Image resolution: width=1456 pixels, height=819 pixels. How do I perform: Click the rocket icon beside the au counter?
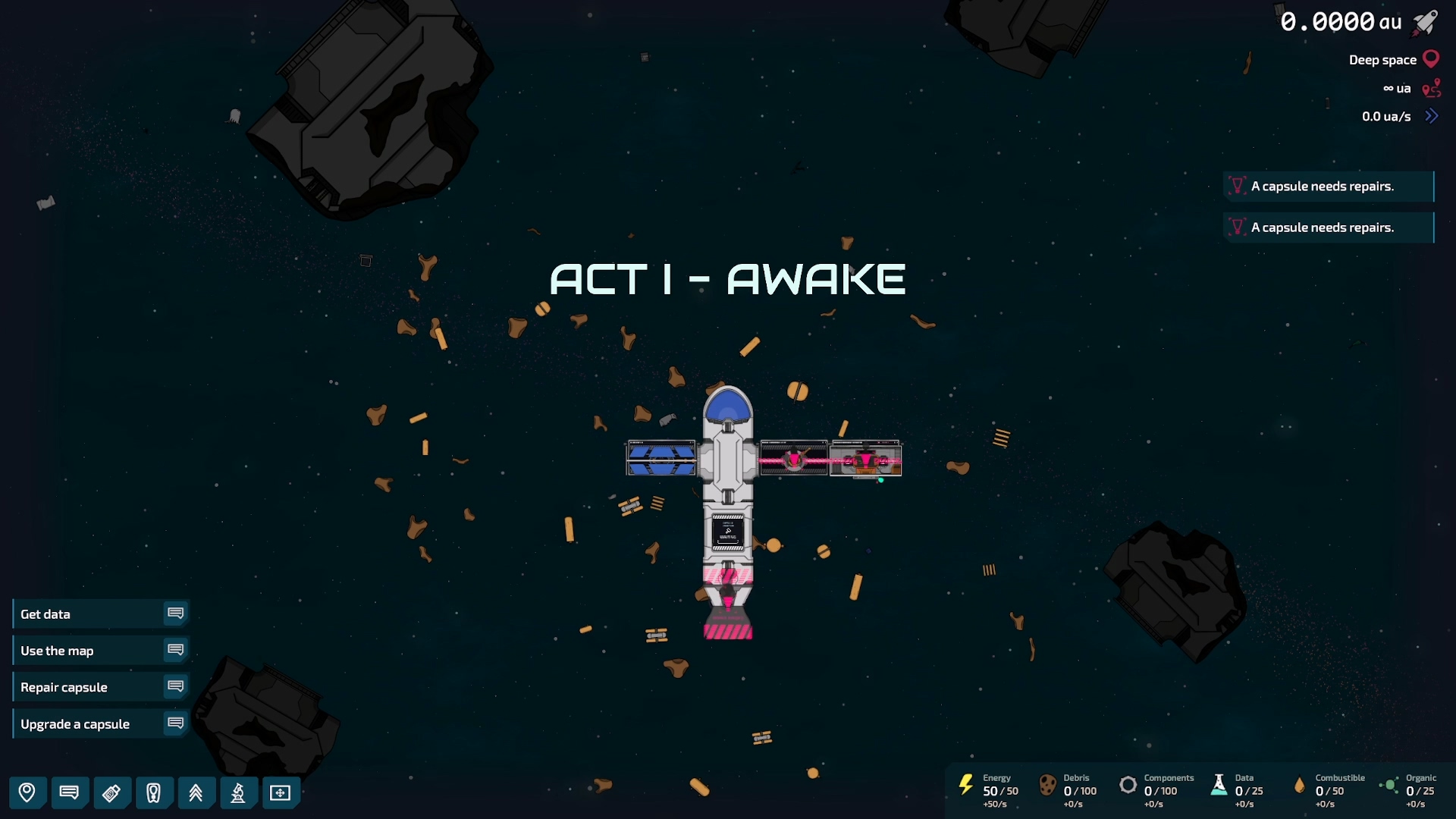tap(1426, 22)
